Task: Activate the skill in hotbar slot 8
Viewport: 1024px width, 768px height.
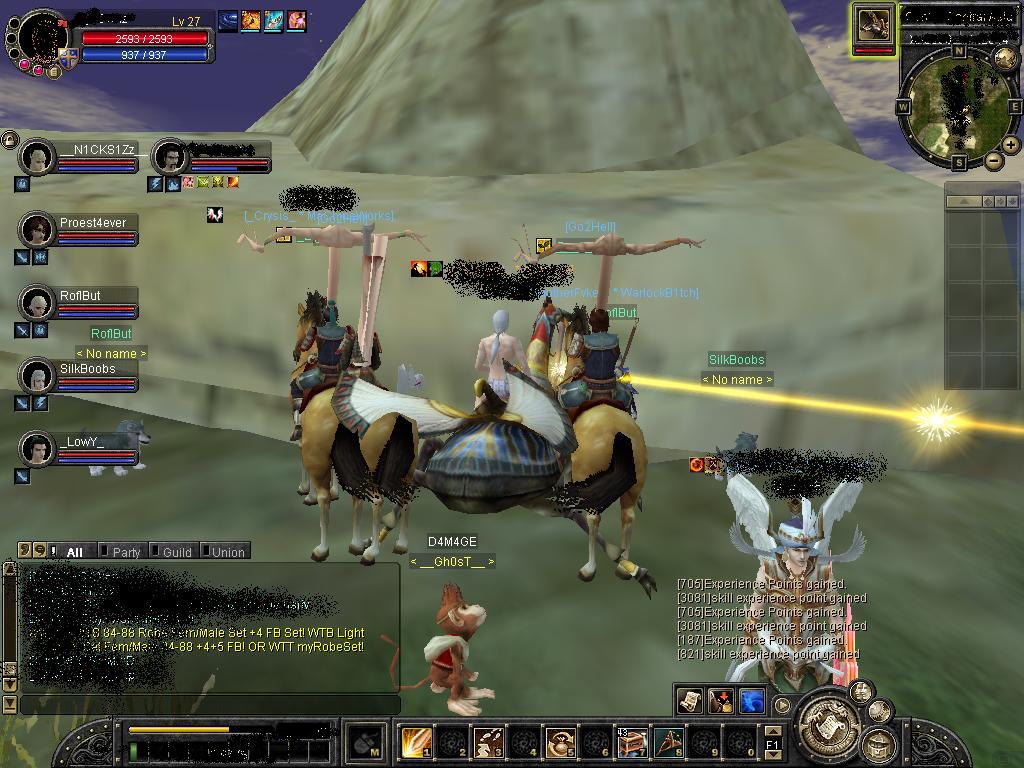Action: tap(668, 742)
